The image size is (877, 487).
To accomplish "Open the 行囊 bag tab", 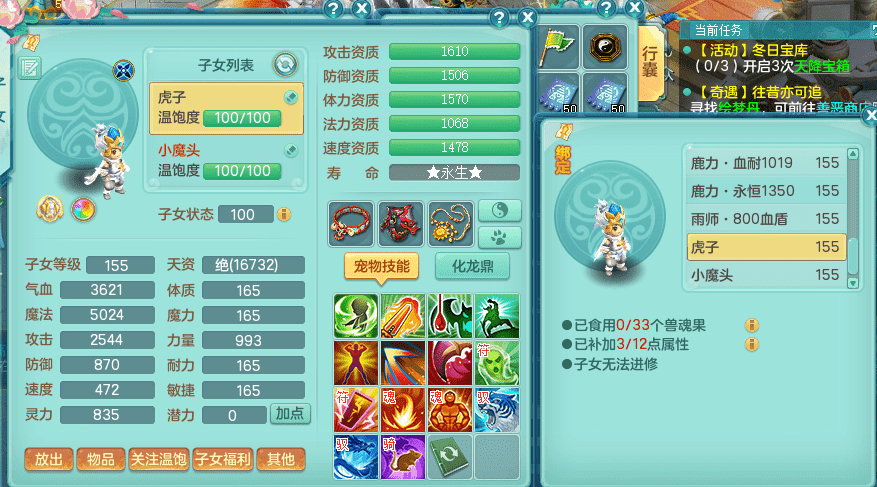I will pyautogui.click(x=651, y=65).
